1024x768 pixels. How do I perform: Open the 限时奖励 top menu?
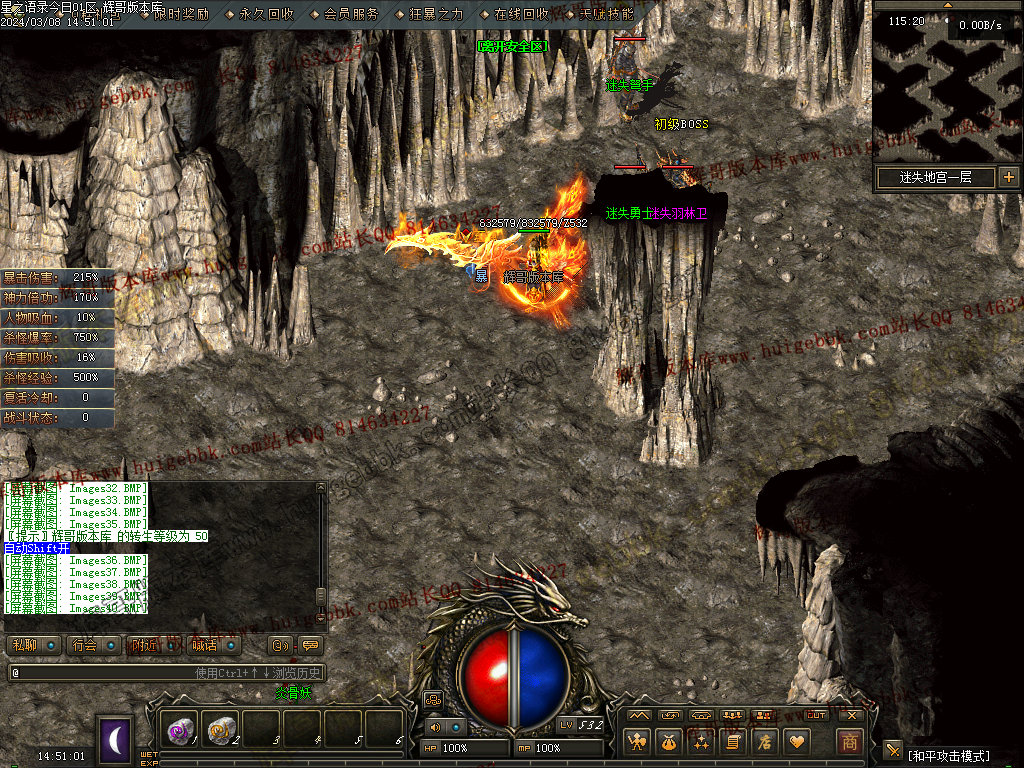click(181, 15)
